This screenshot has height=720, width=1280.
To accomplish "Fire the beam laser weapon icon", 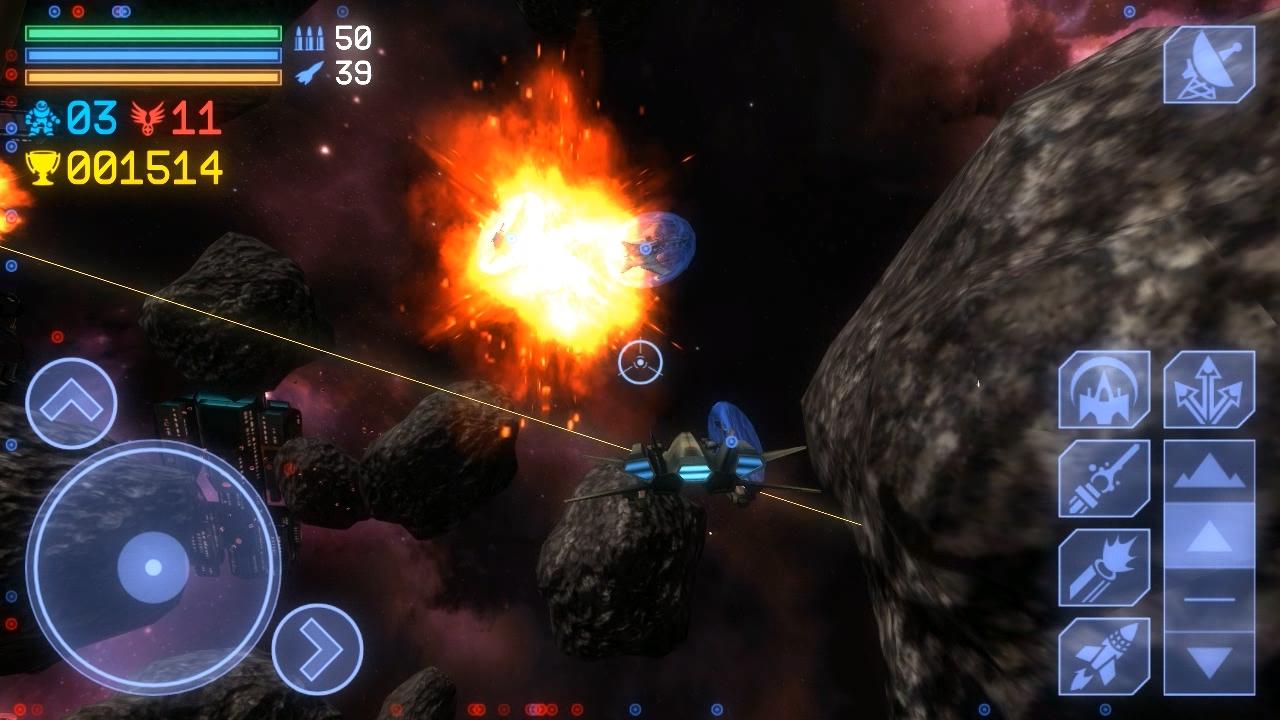I will (x=1104, y=478).
